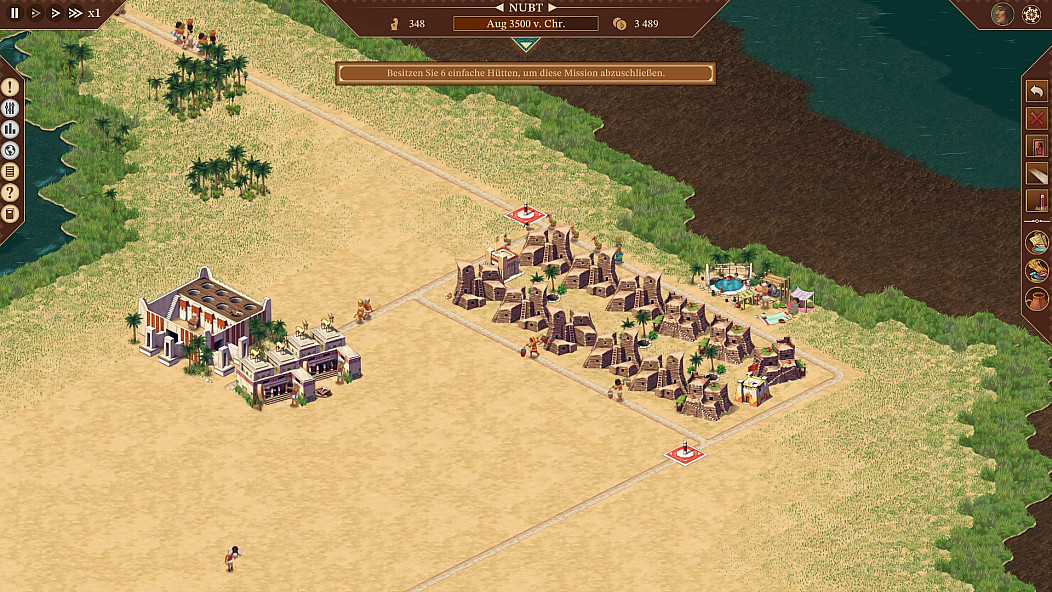The width and height of the screenshot is (1052, 592).
Task: Open the round ornate menu icon
Action: click(1033, 14)
